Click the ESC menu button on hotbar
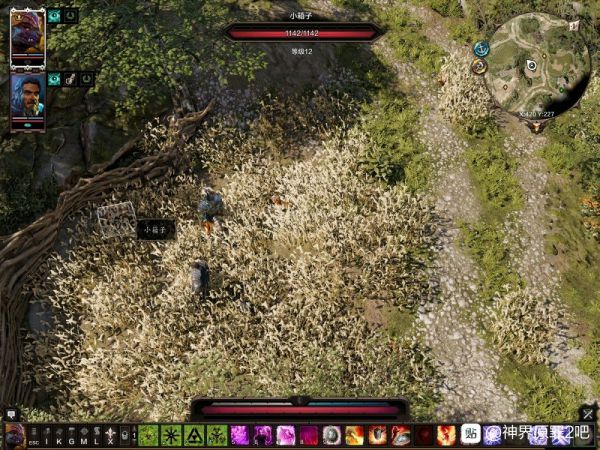The image size is (600, 450). 33,436
